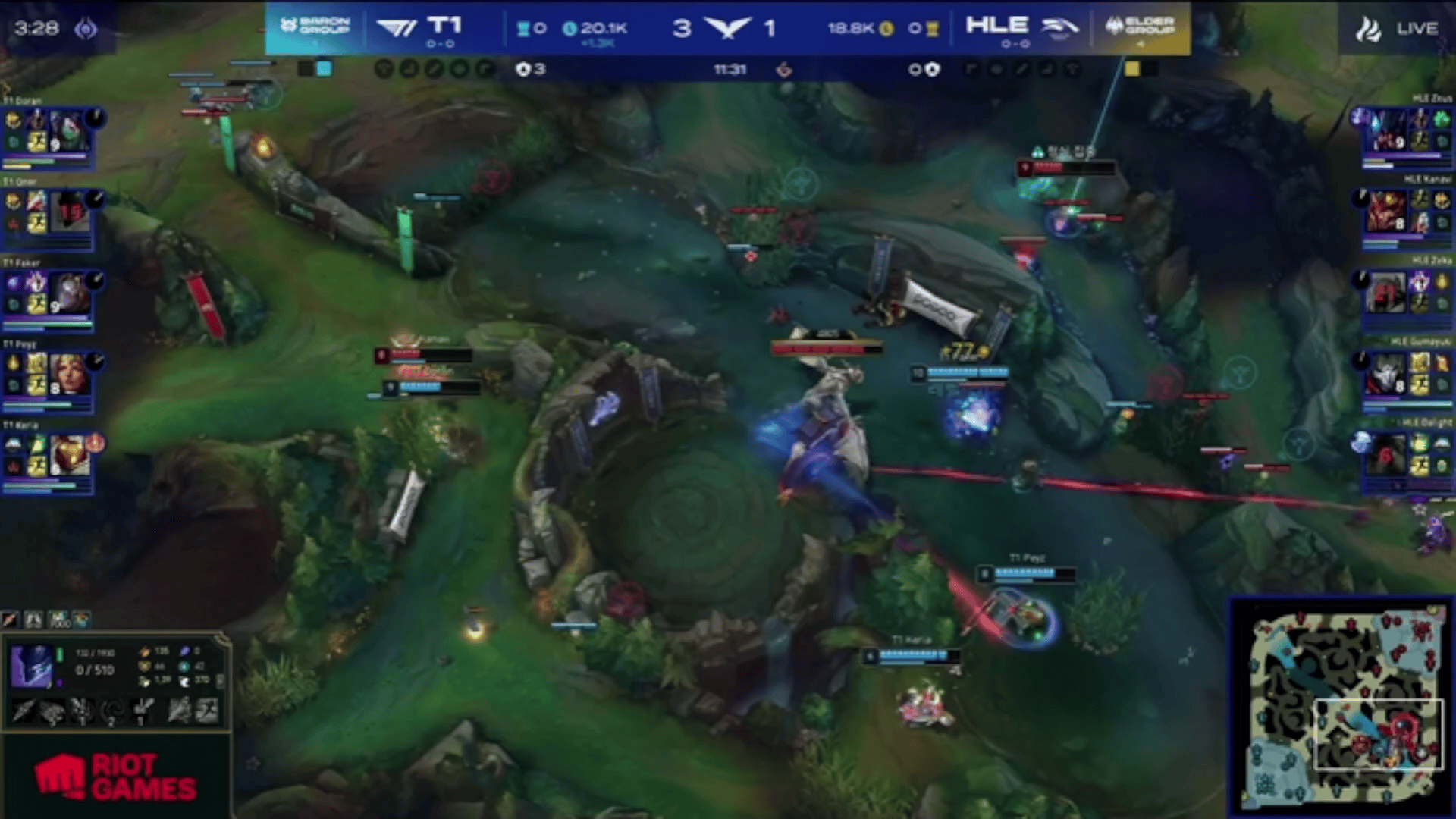This screenshot has width=1456, height=819.
Task: Click the LIVE broadcast indicator
Action: tap(1401, 29)
